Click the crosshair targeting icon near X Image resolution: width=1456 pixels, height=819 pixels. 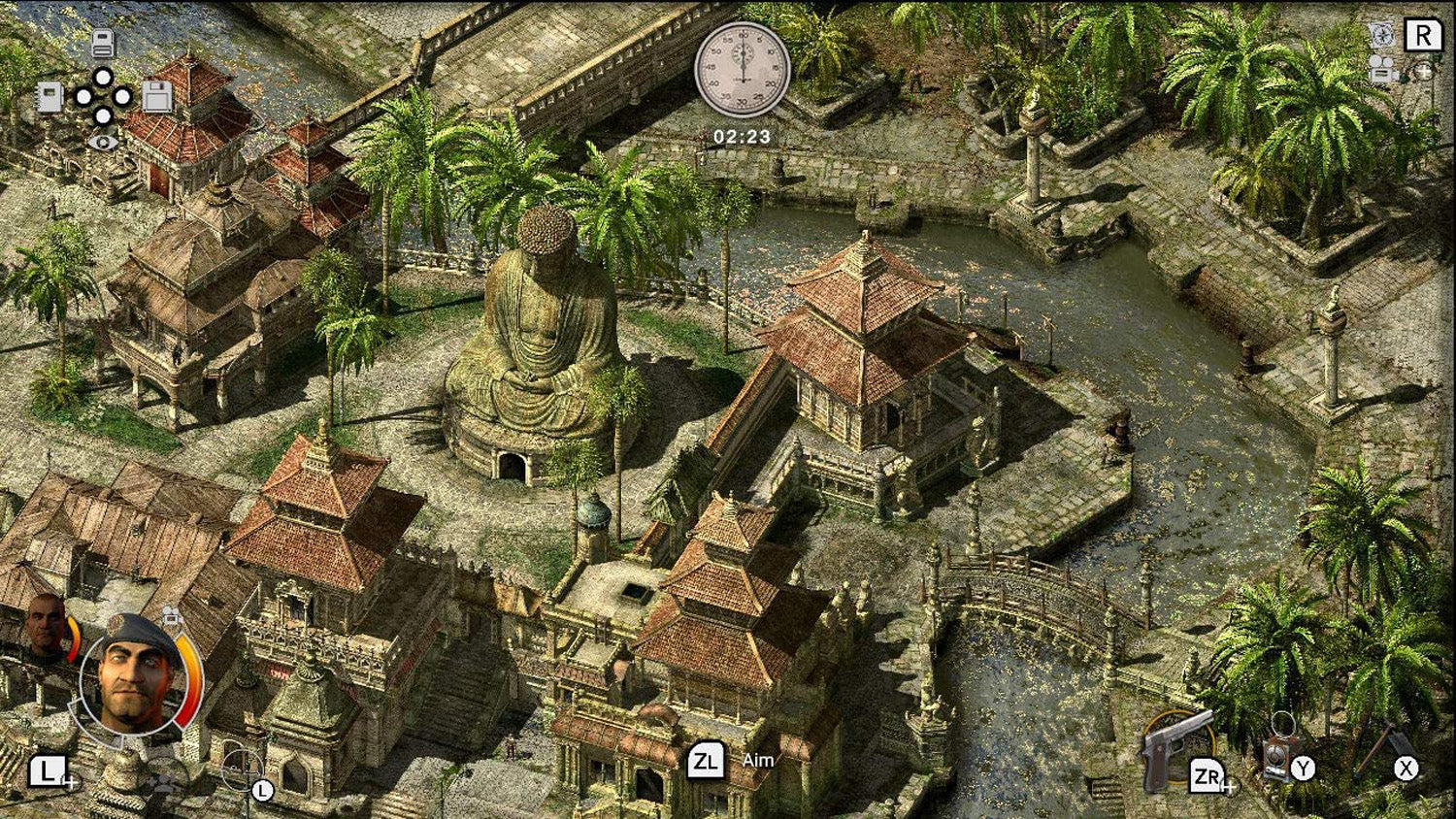[1388, 755]
